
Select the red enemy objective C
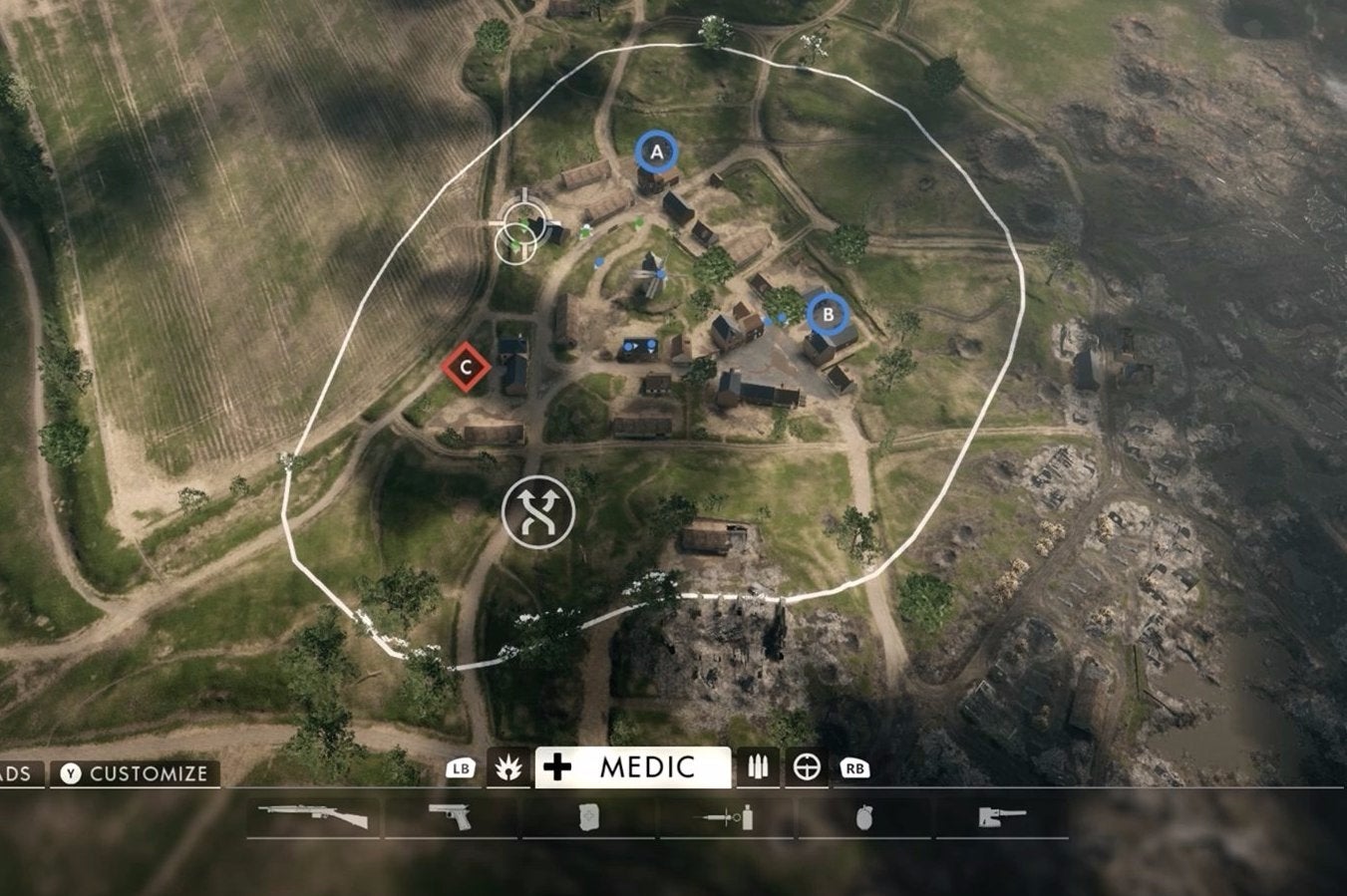[x=466, y=367]
